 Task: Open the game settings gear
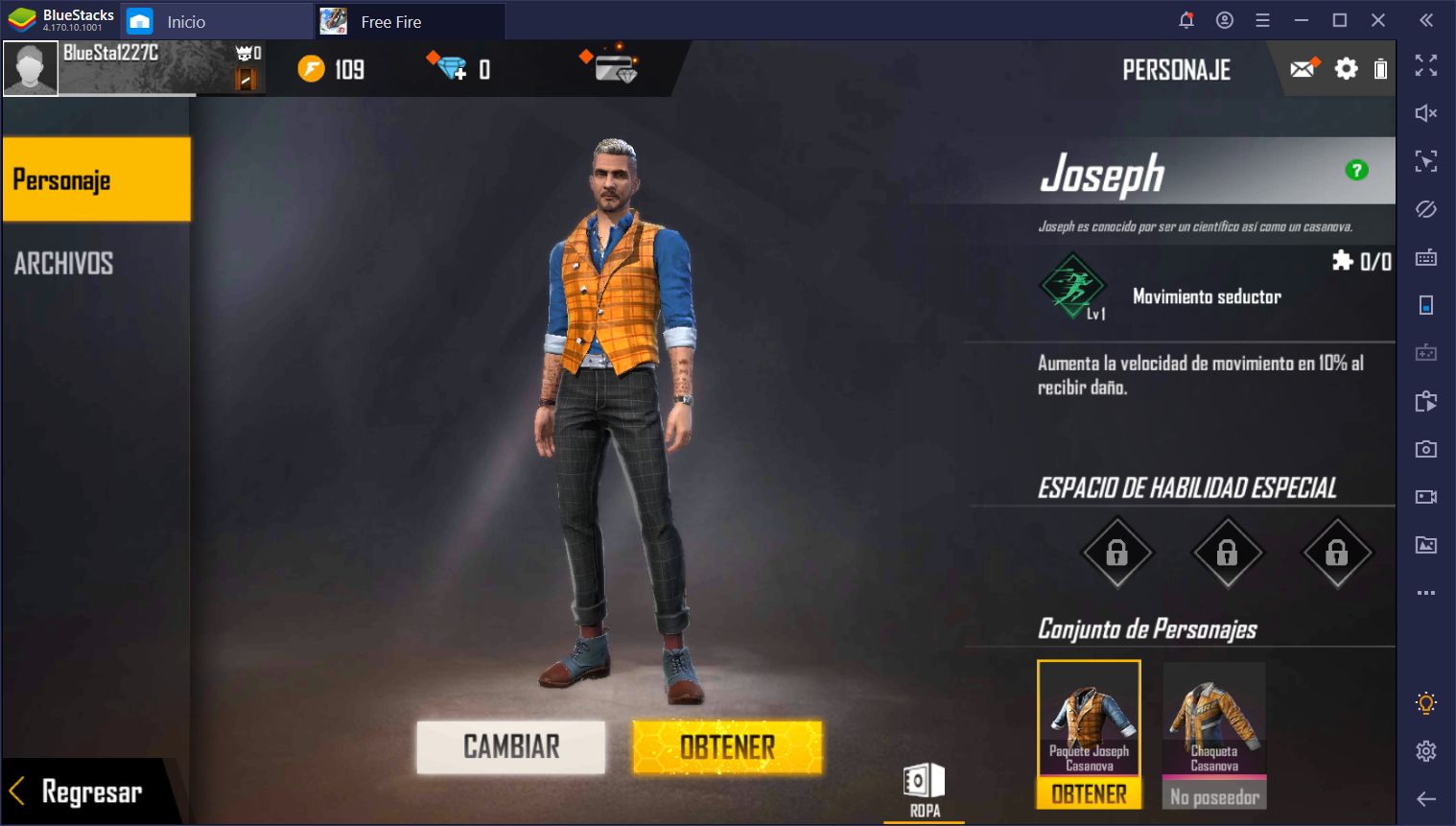coord(1346,68)
